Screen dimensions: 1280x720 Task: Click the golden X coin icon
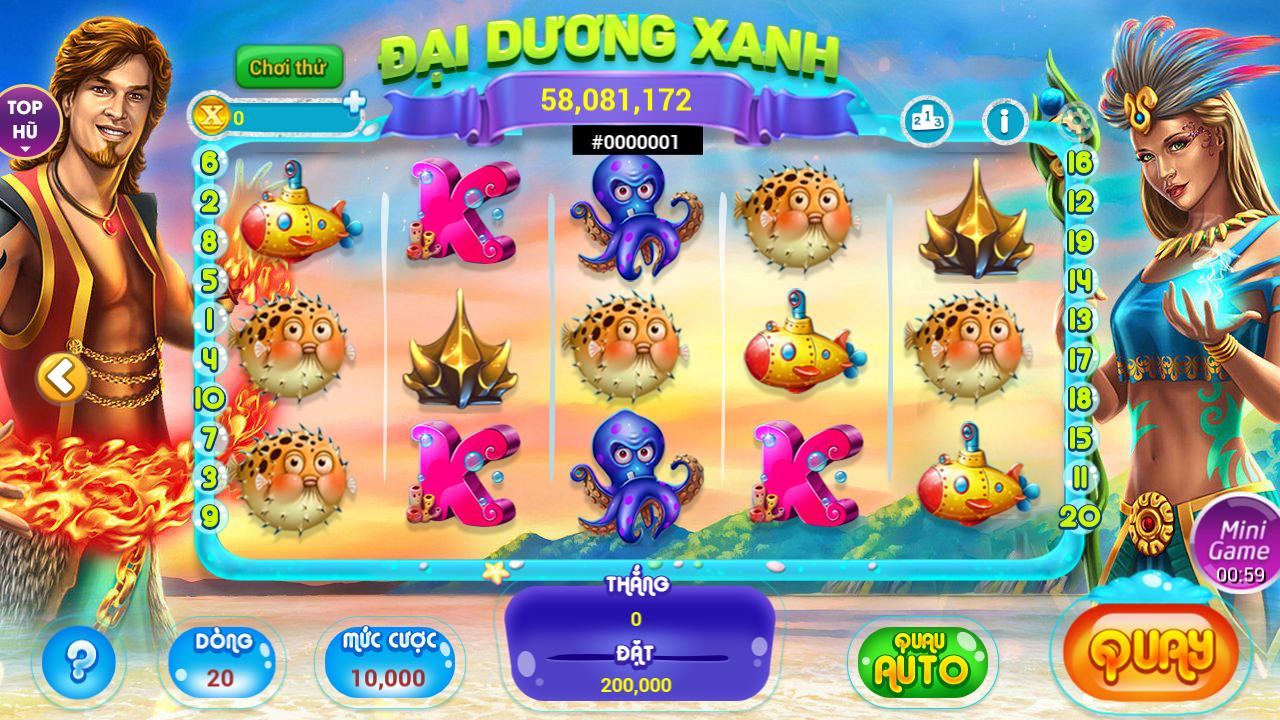(209, 118)
